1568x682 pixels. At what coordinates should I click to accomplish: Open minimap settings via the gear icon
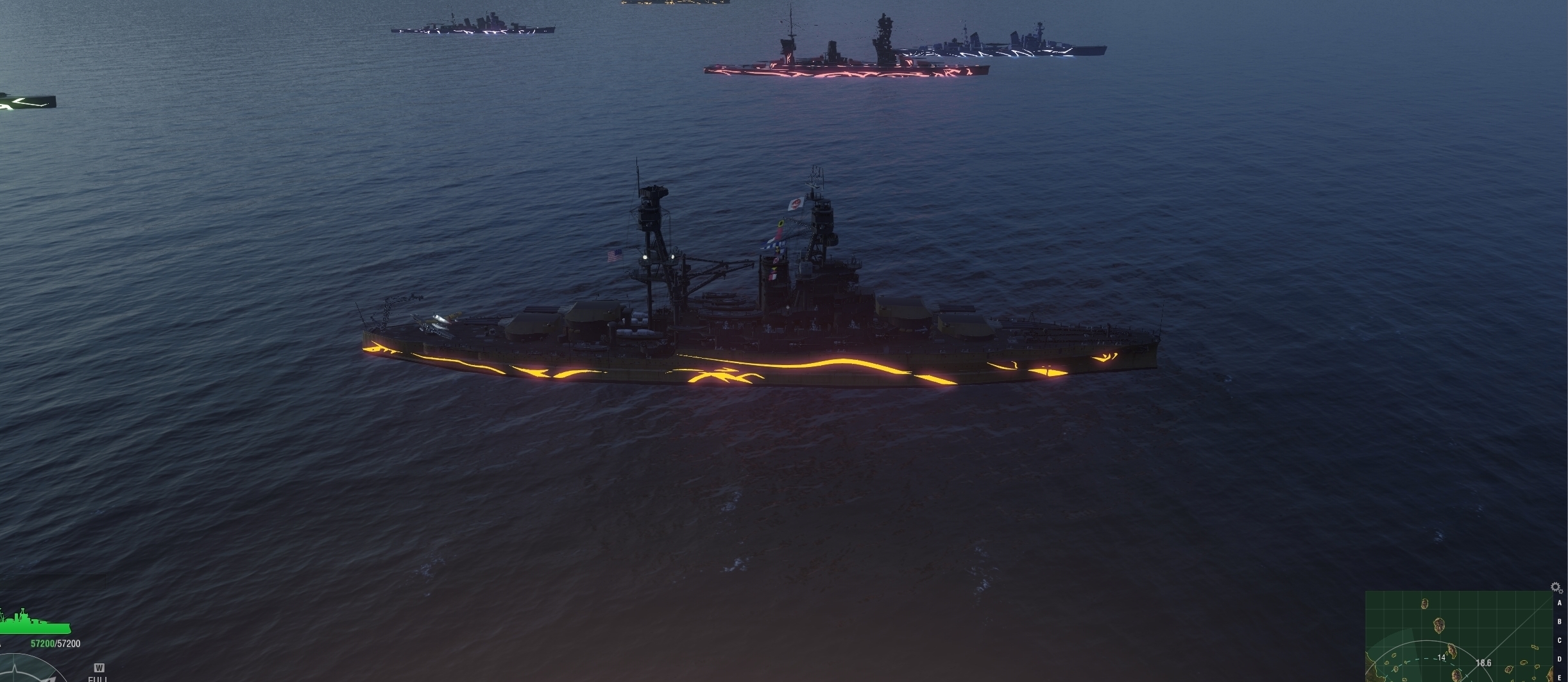[1556, 587]
